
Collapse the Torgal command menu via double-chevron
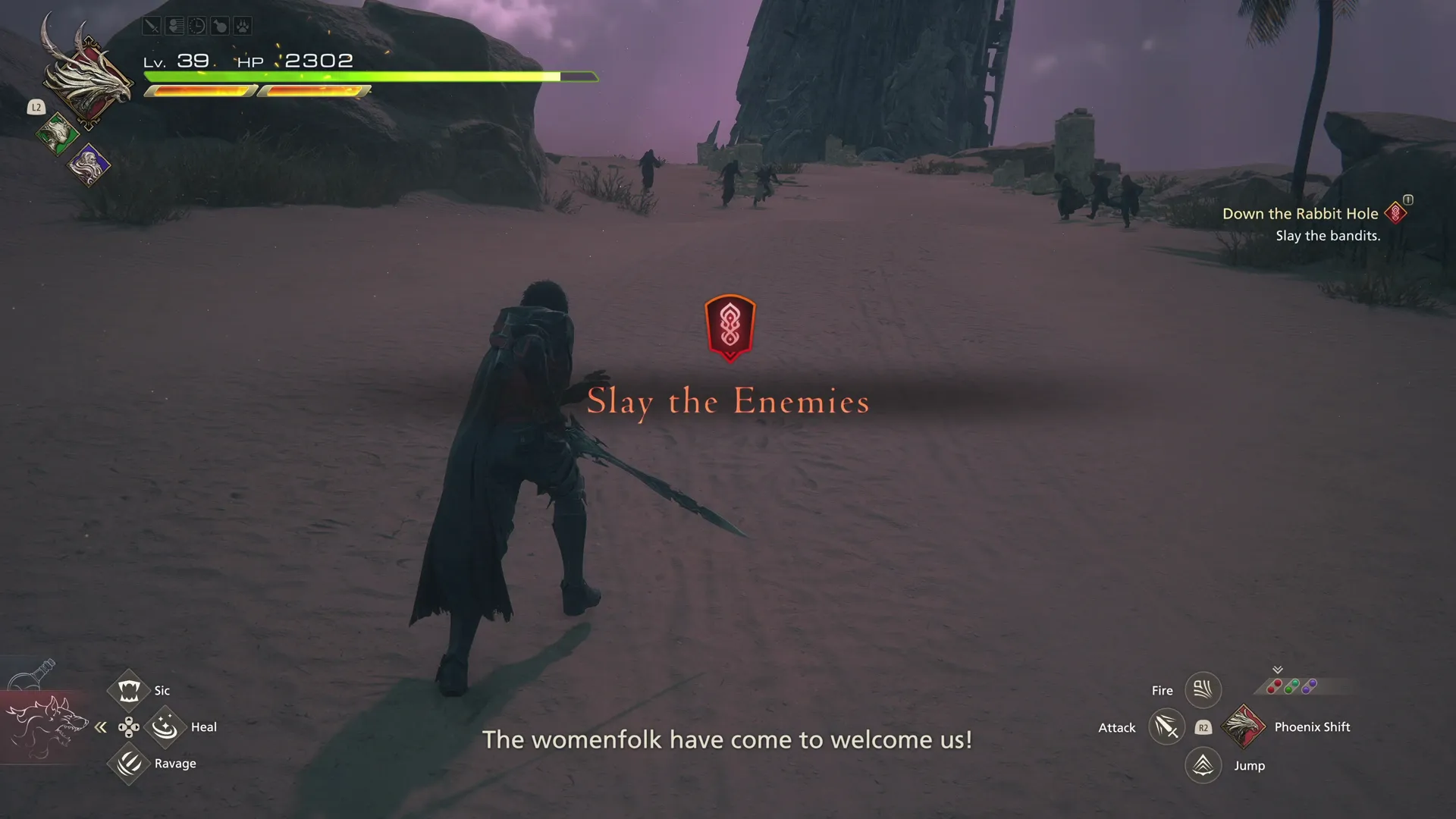pyautogui.click(x=101, y=726)
